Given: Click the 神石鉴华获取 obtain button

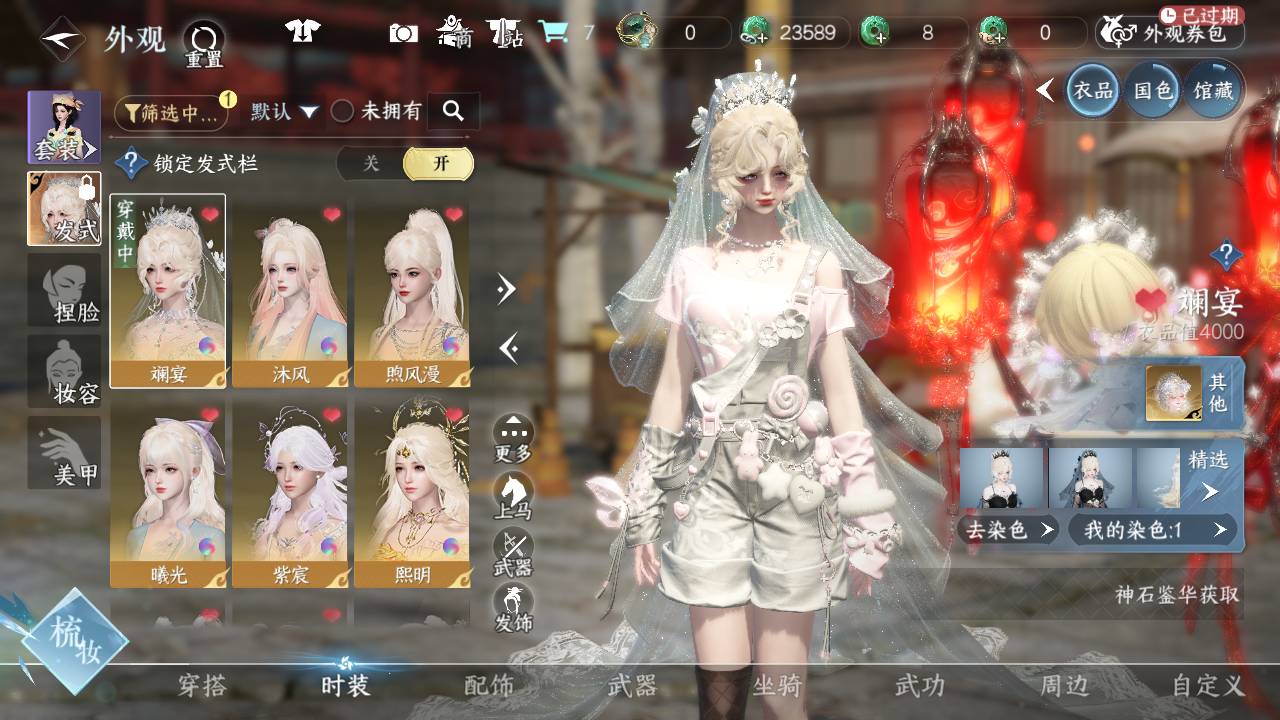Looking at the screenshot, I should pos(1177,595).
